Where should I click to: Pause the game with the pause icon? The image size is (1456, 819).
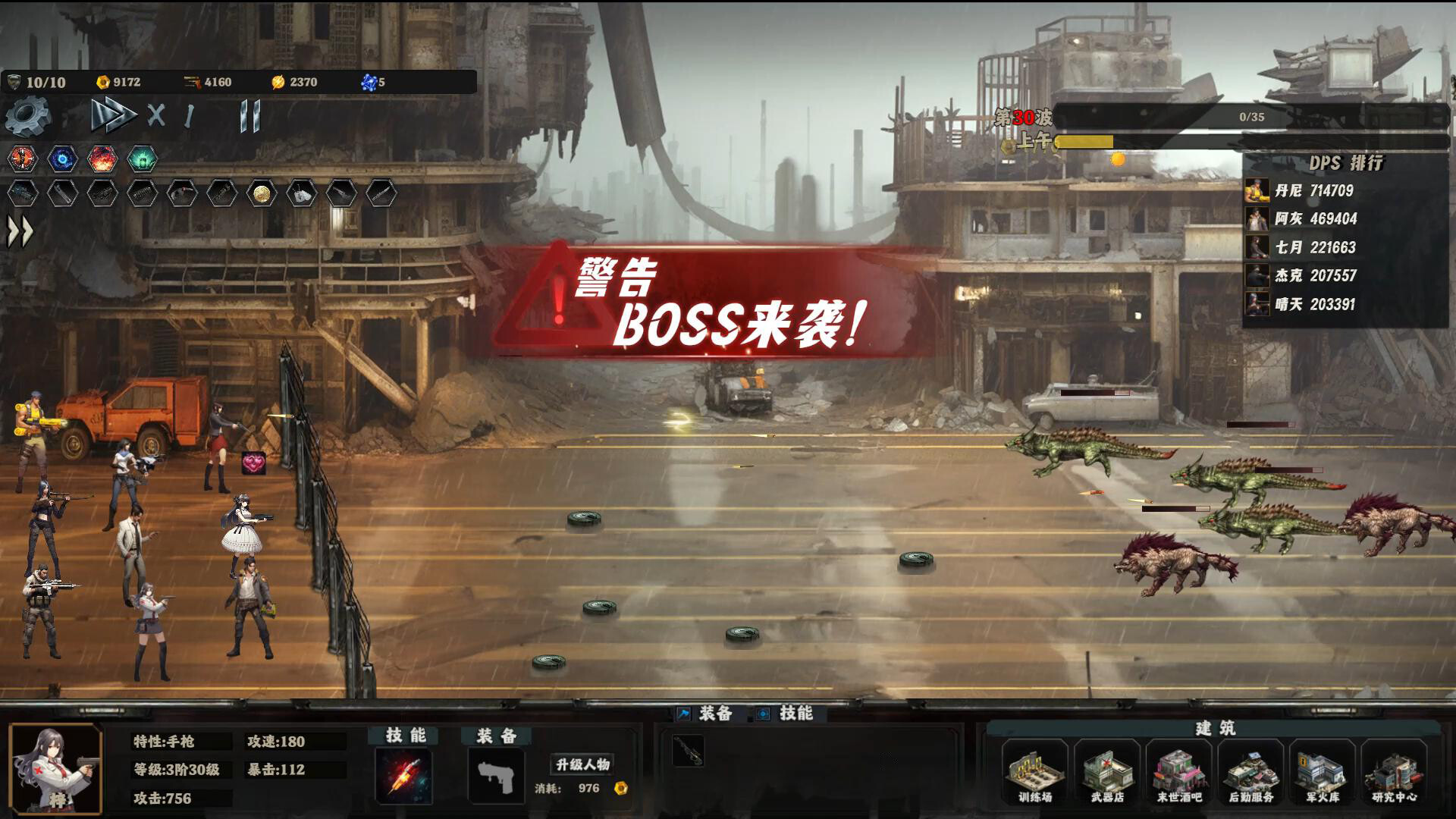[249, 115]
